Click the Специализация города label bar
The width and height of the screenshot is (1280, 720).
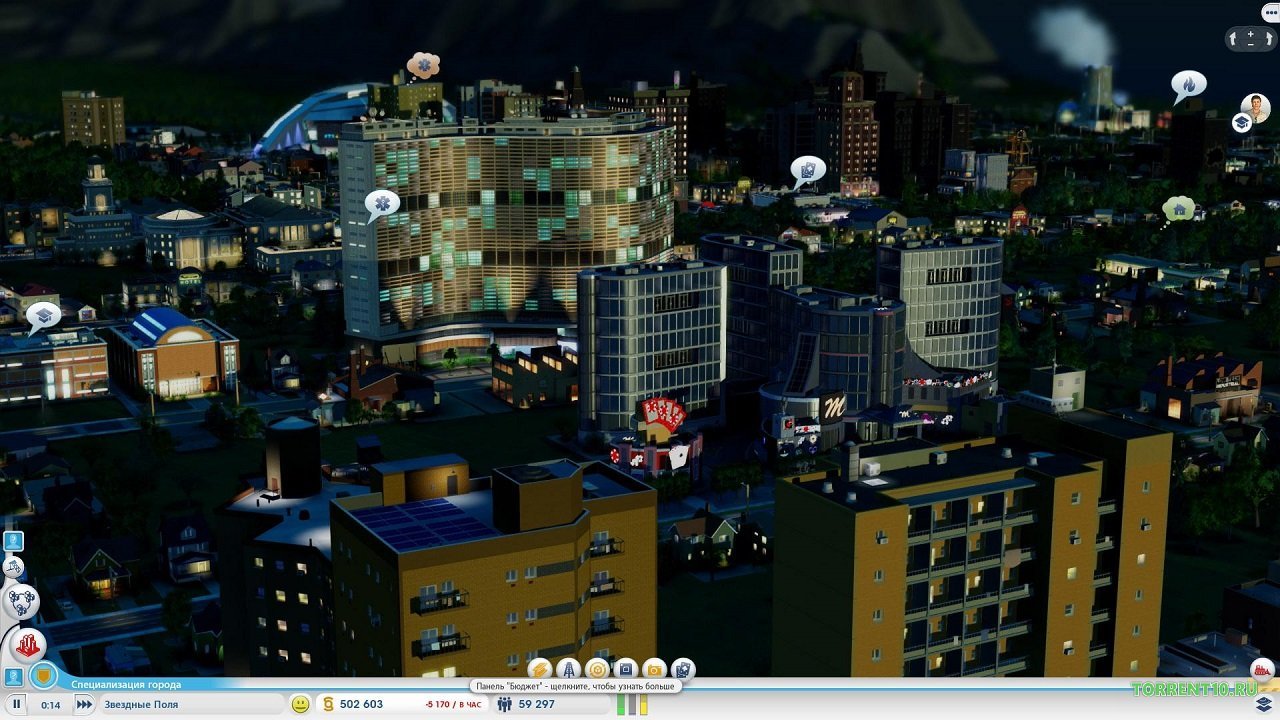[x=126, y=684]
